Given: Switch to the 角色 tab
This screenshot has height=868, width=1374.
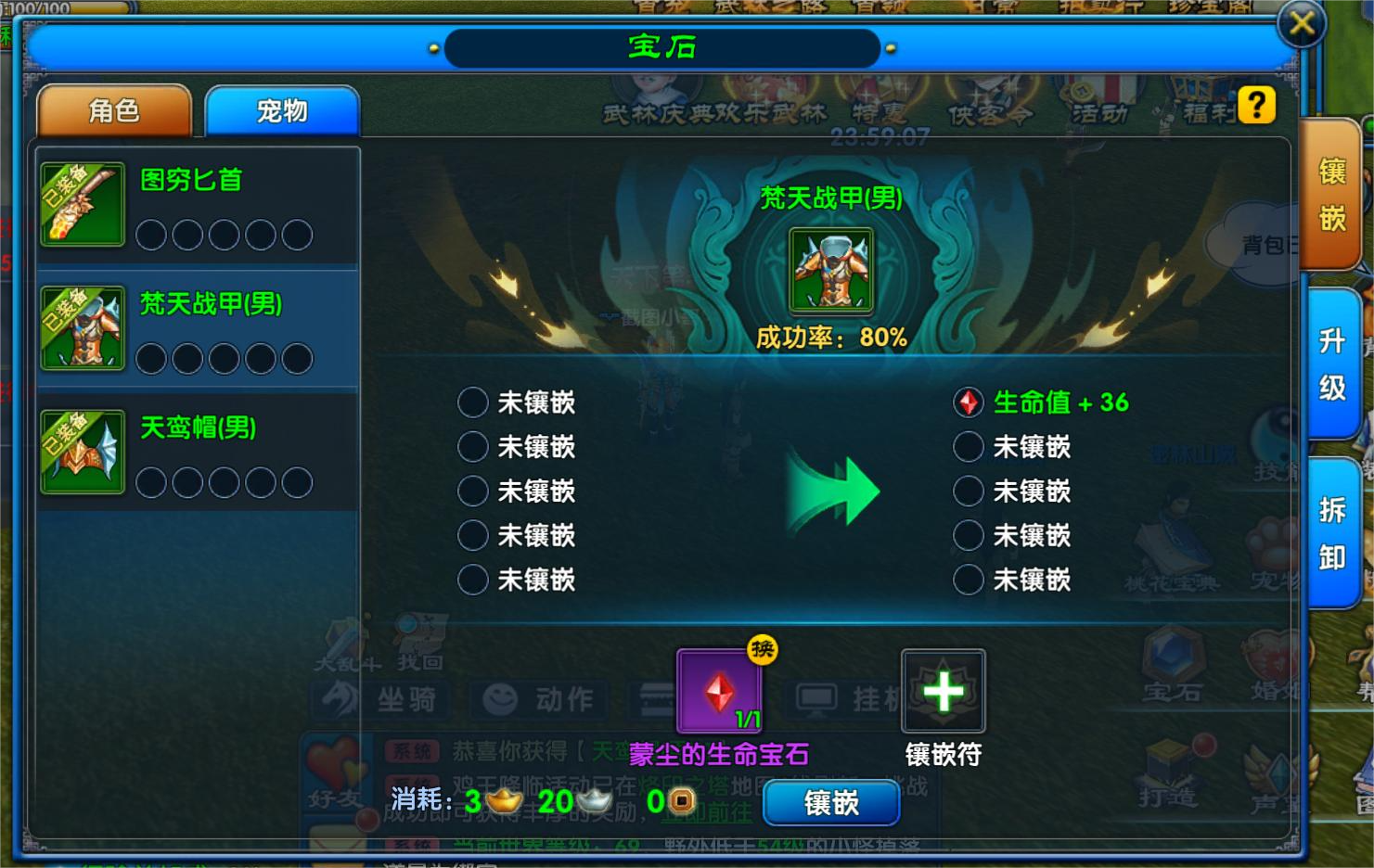Looking at the screenshot, I should [x=114, y=111].
